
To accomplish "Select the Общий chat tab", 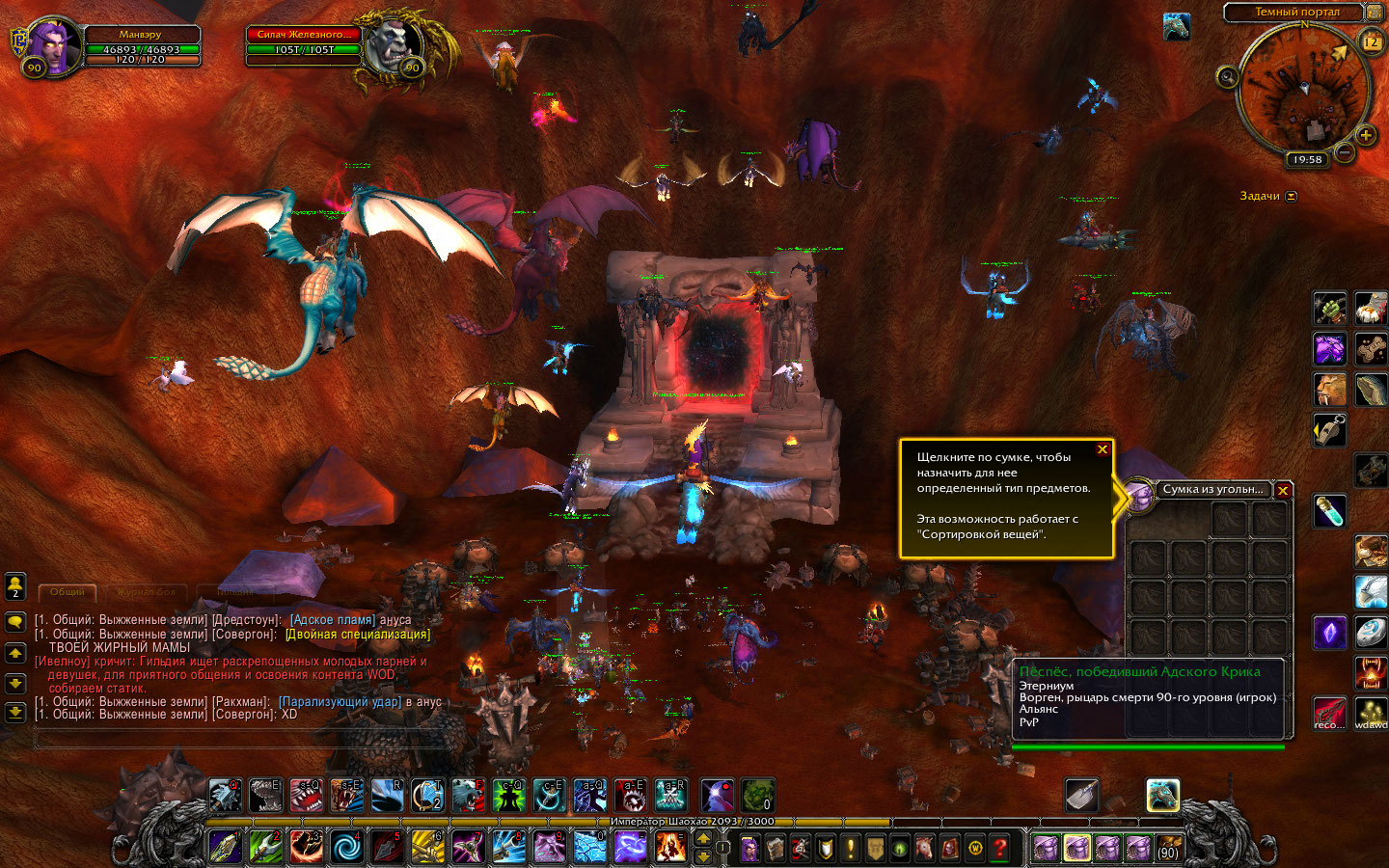I will point(68,591).
